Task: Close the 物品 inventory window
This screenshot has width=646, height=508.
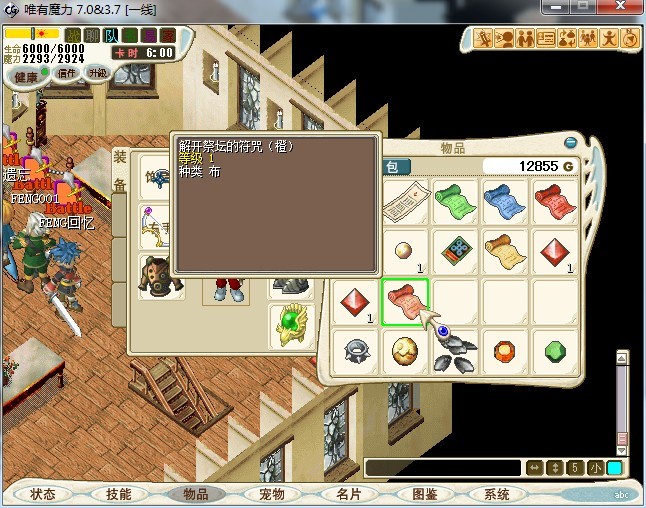Action: pyautogui.click(x=570, y=142)
